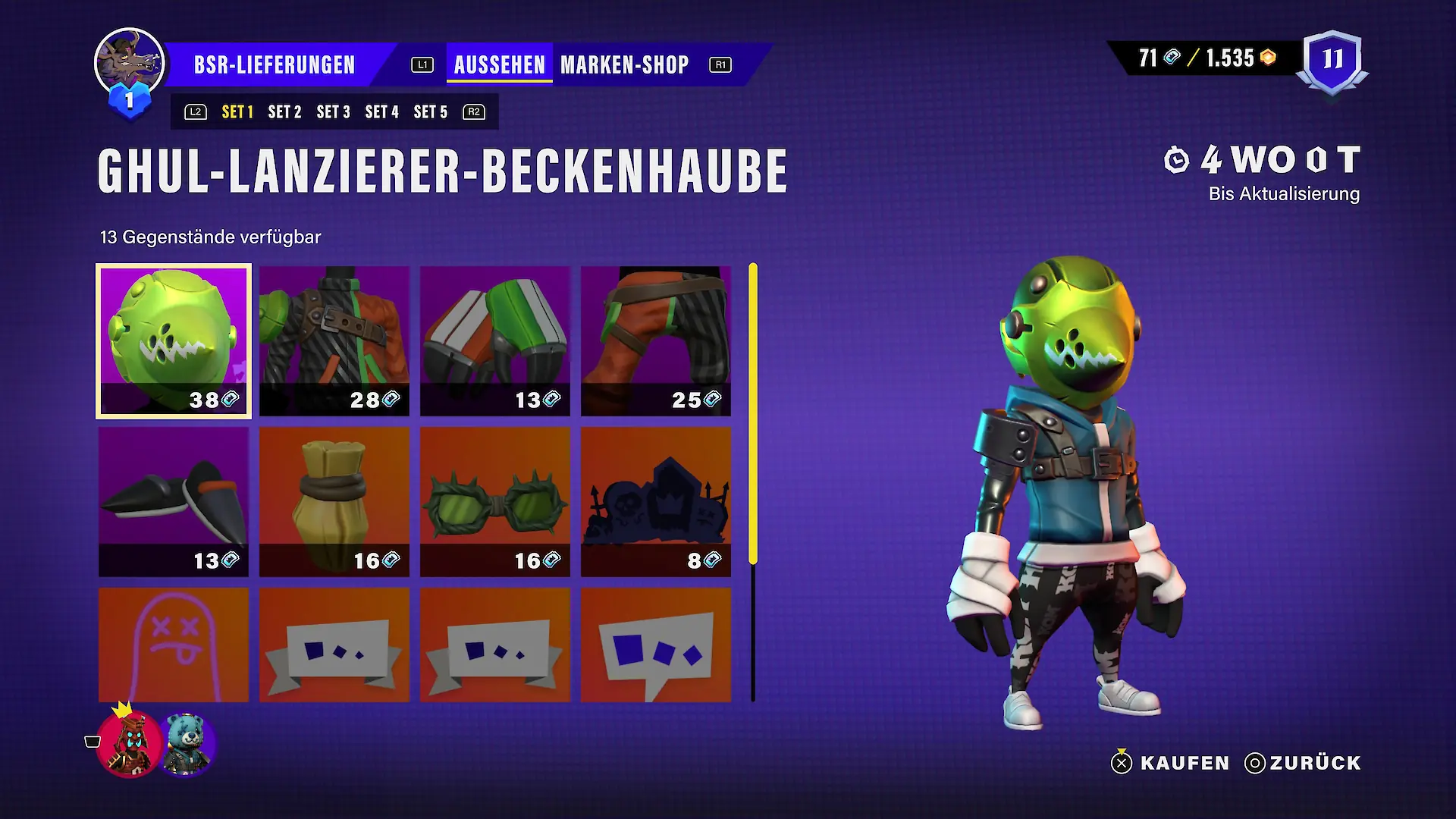Select the green ghoul helmet item

coord(174,340)
